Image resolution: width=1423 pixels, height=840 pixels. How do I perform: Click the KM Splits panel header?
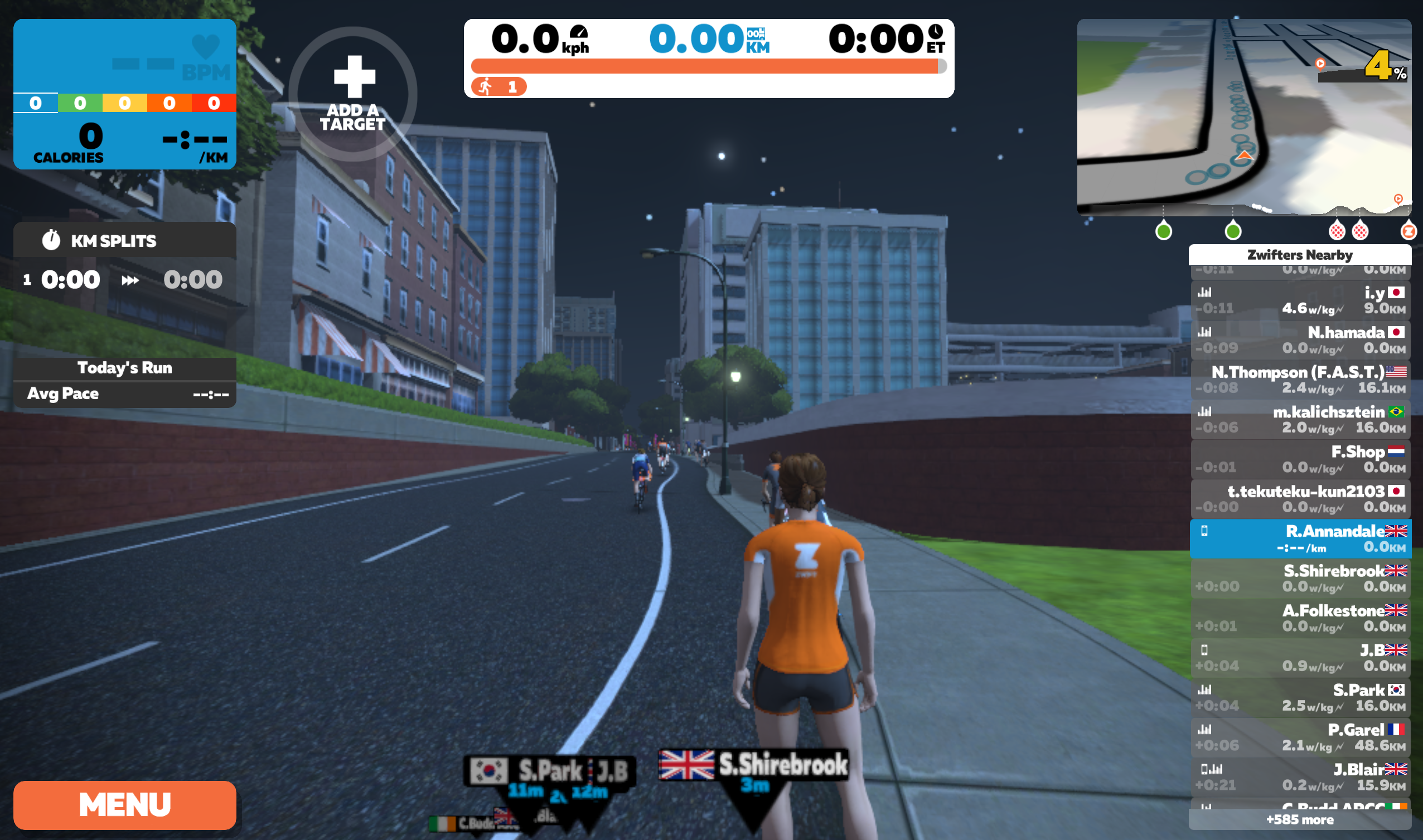coord(124,241)
